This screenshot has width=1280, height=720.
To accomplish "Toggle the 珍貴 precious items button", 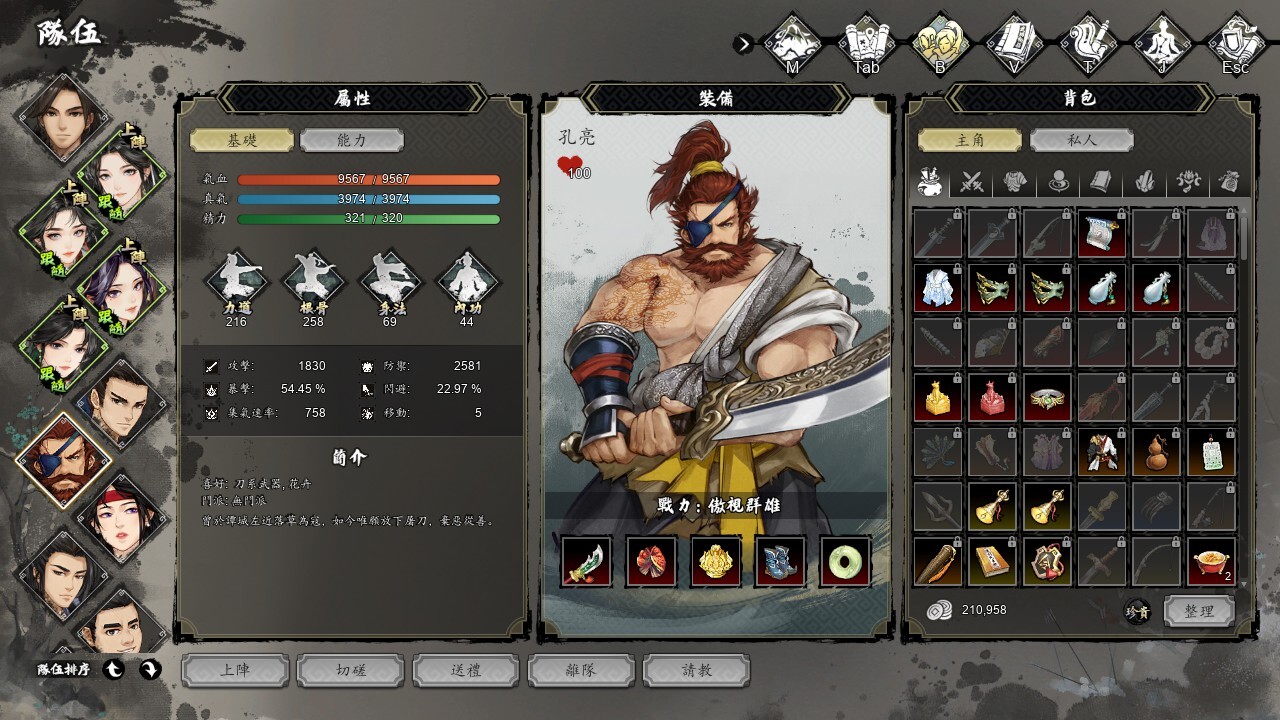I will click(x=1137, y=611).
